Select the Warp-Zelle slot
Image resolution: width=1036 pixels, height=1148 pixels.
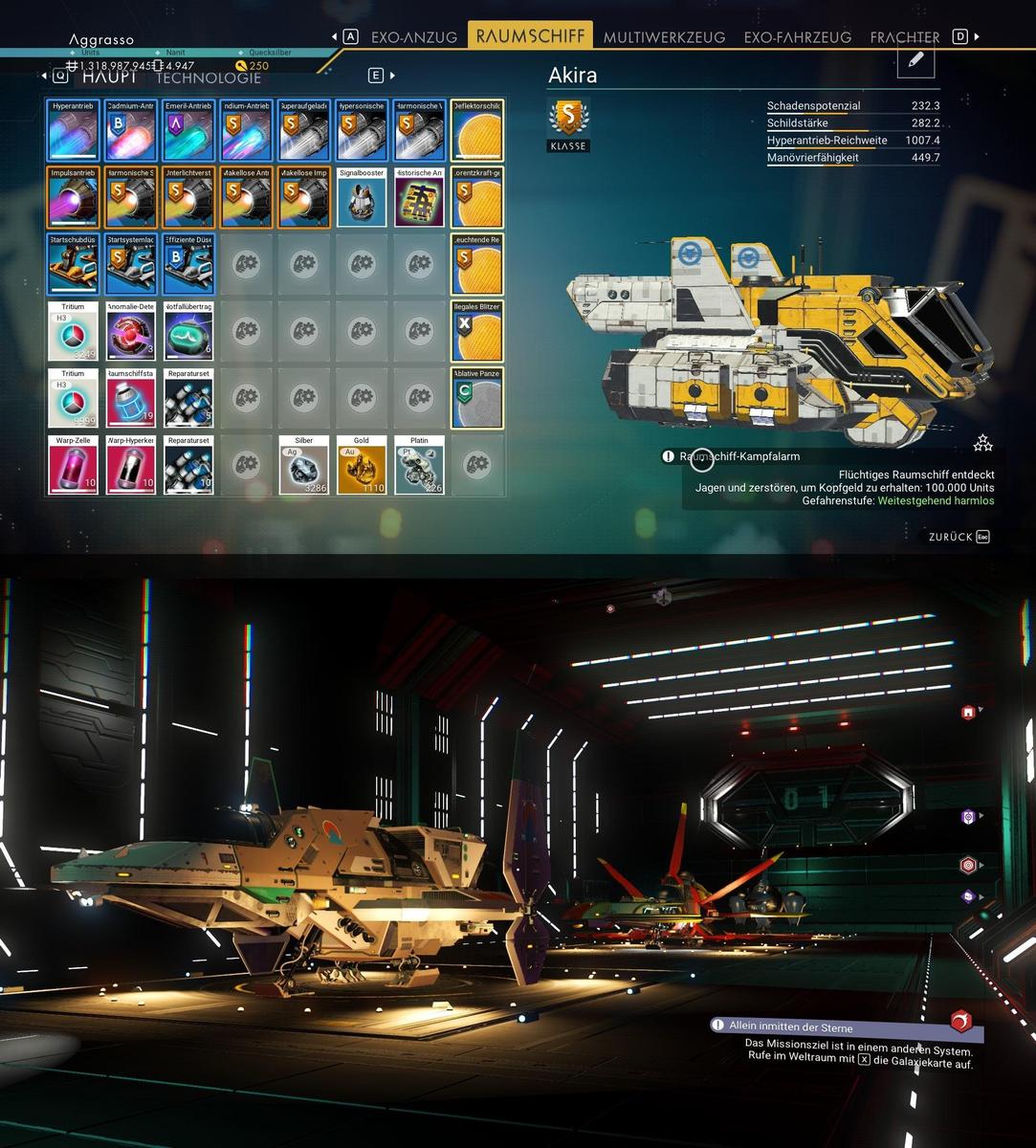[74, 466]
